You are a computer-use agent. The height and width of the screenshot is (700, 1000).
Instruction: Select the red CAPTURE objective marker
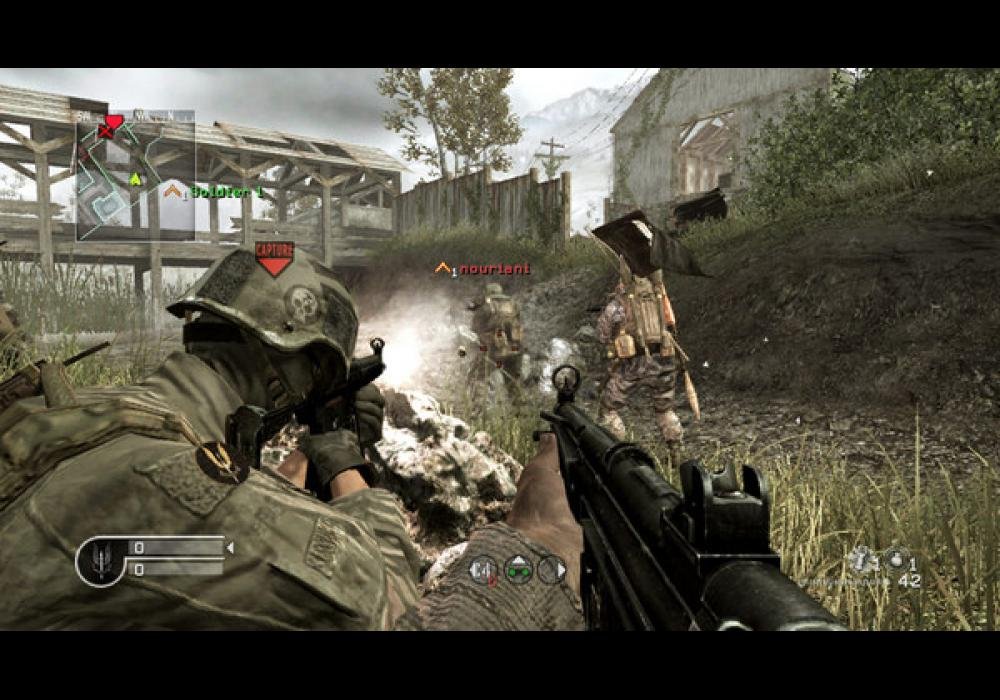[x=273, y=257]
